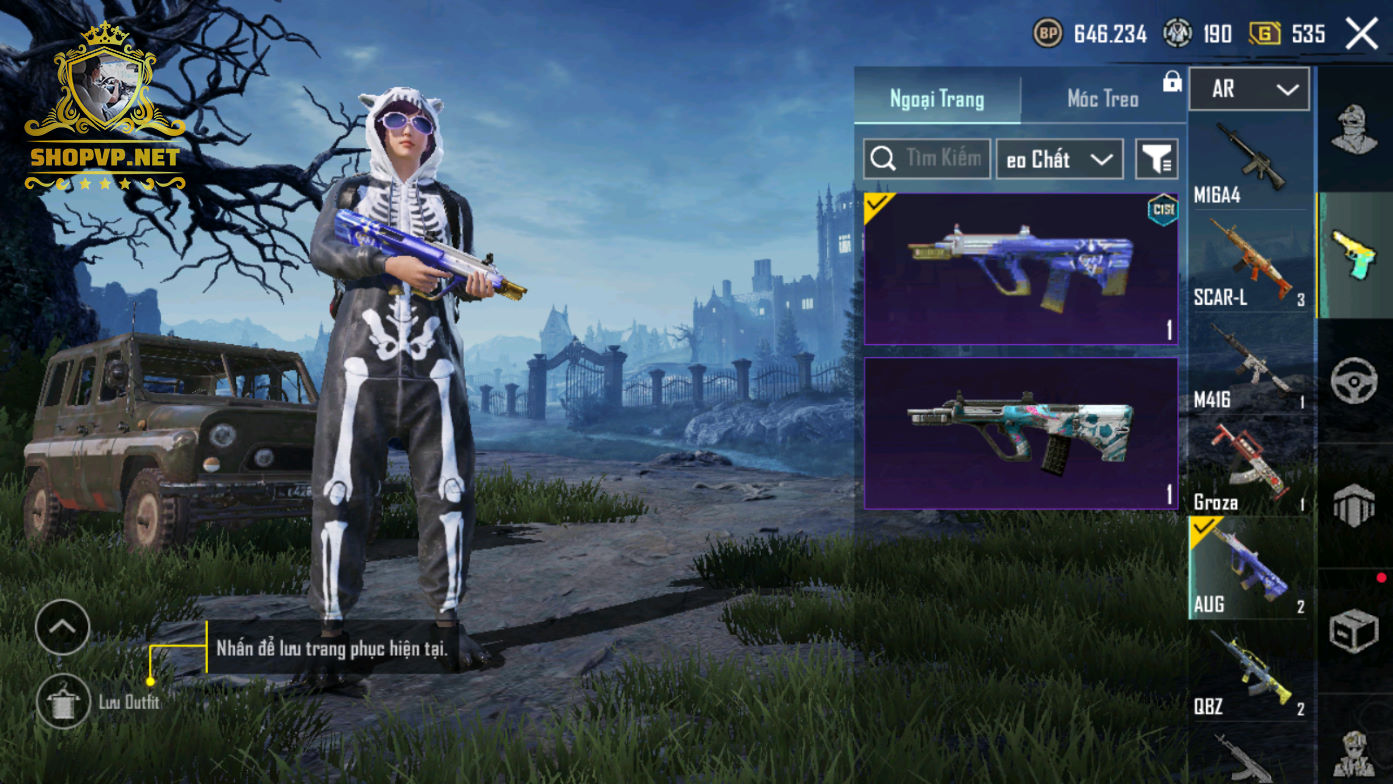1393x784 pixels.
Task: Choose the teal and white AUG skin
Action: point(1021,433)
